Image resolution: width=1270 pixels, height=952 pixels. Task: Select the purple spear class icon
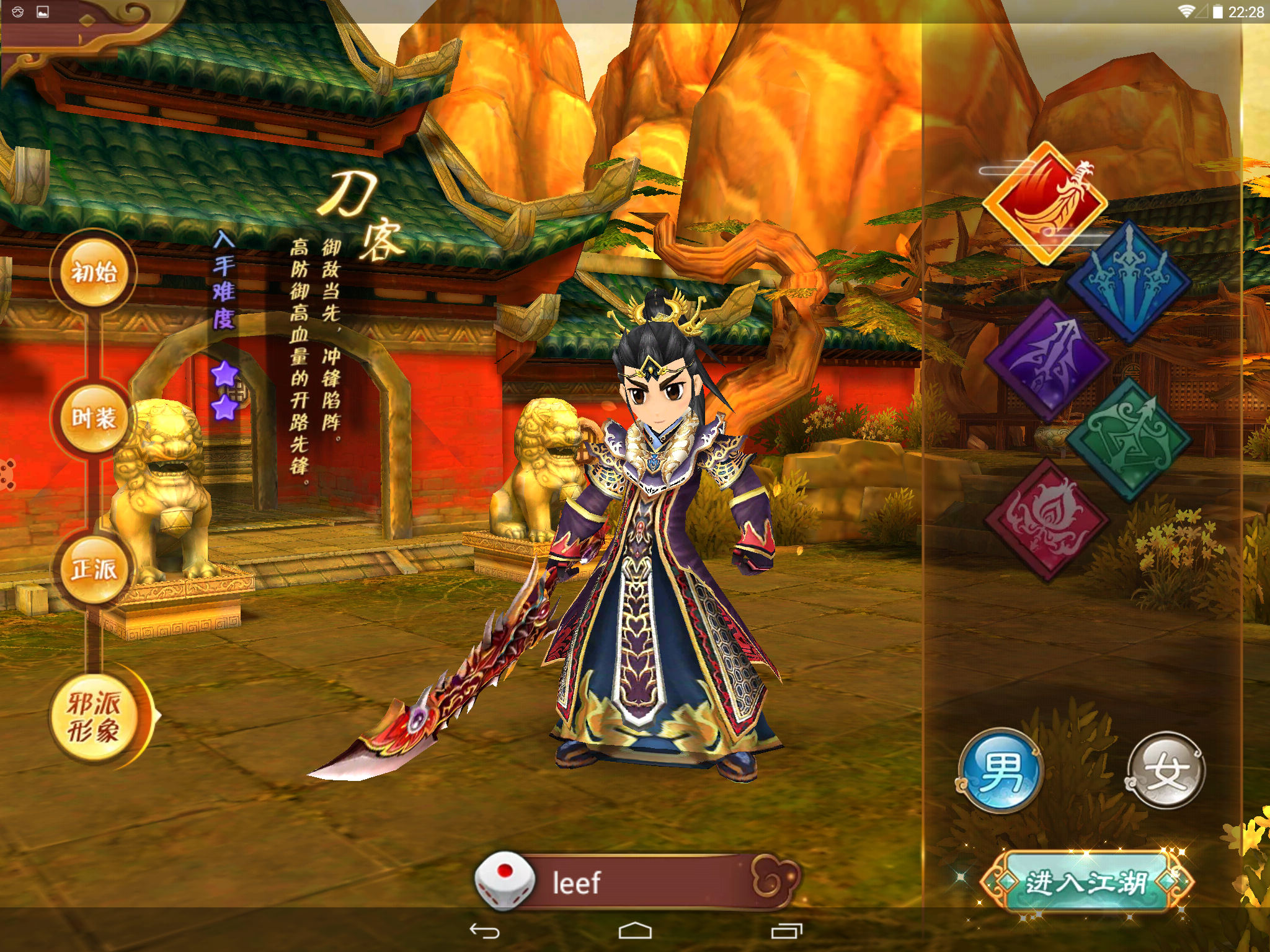1047,359
